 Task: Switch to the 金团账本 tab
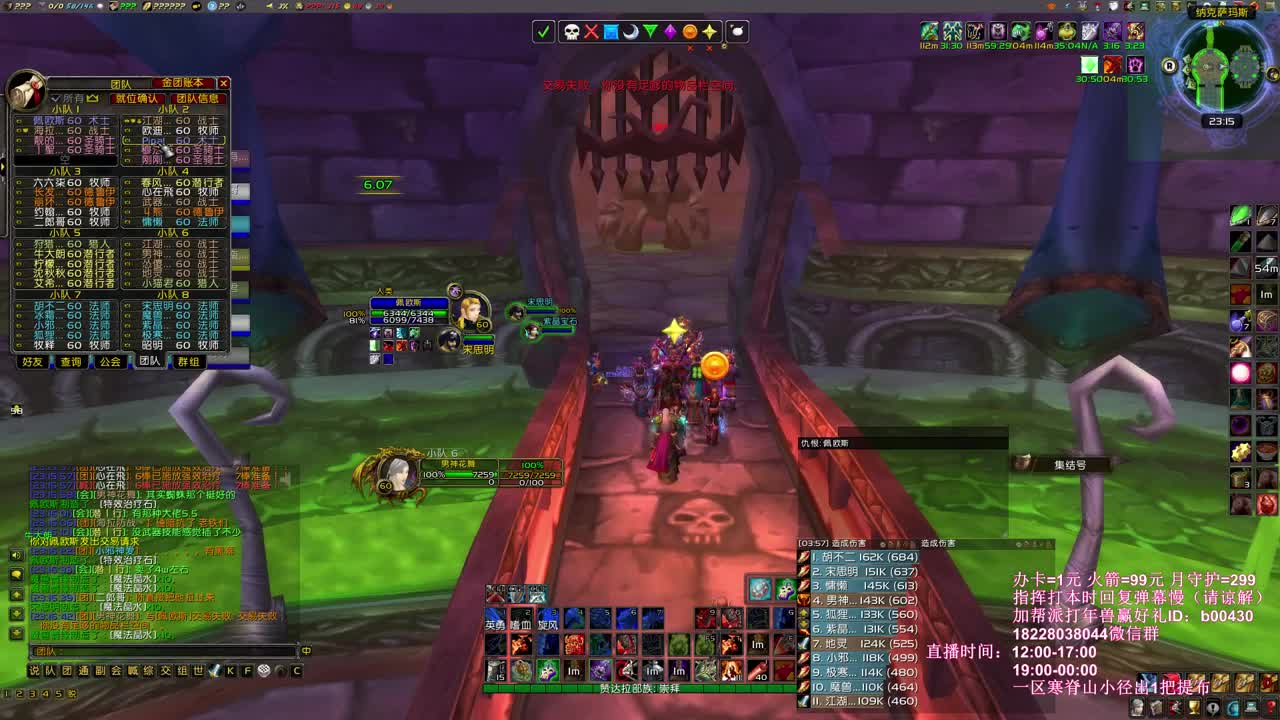pyautogui.click(x=185, y=84)
